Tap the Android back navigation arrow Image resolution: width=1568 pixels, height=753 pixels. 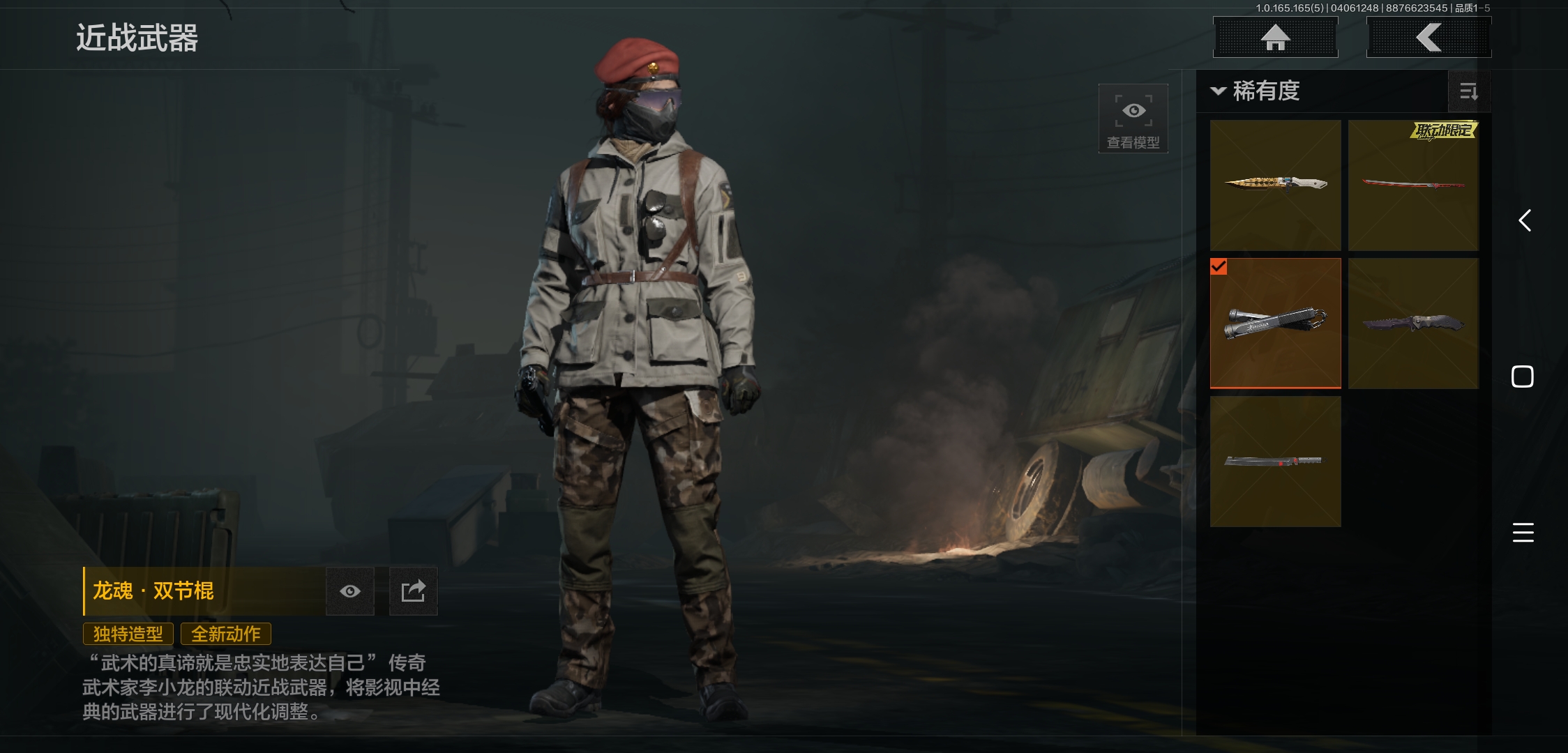(x=1525, y=221)
